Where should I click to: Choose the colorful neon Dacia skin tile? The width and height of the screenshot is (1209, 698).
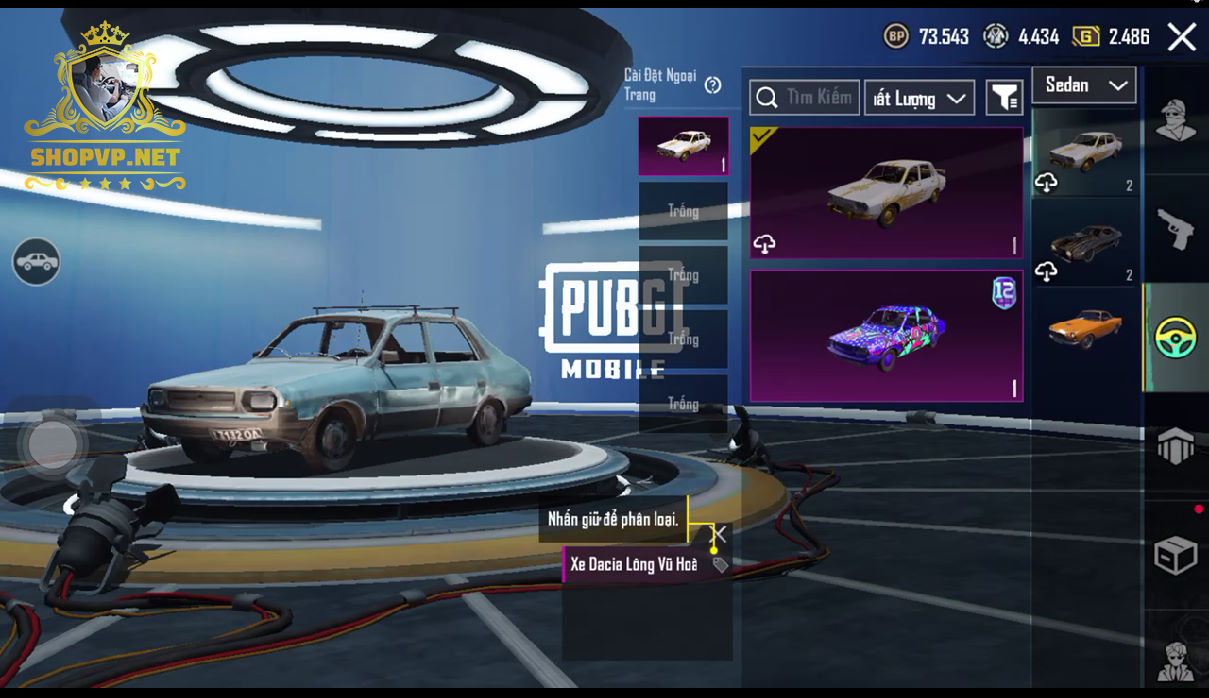[x=886, y=336]
